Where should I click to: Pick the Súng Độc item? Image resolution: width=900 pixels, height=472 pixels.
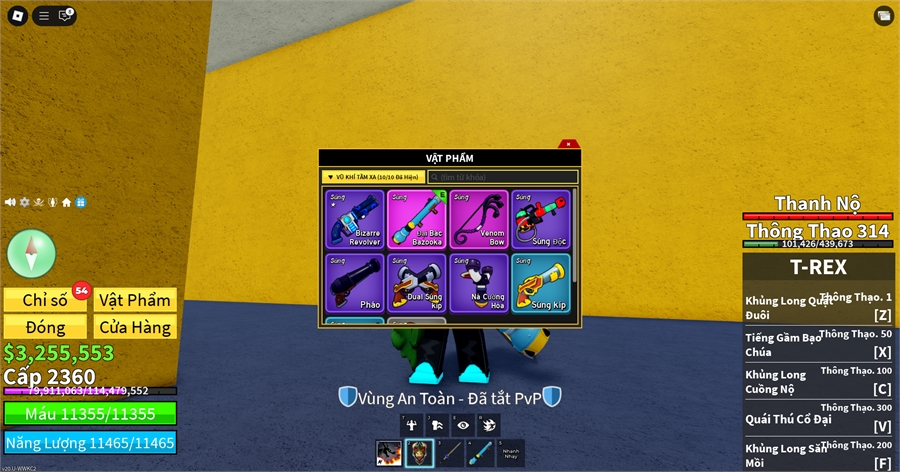(540, 219)
